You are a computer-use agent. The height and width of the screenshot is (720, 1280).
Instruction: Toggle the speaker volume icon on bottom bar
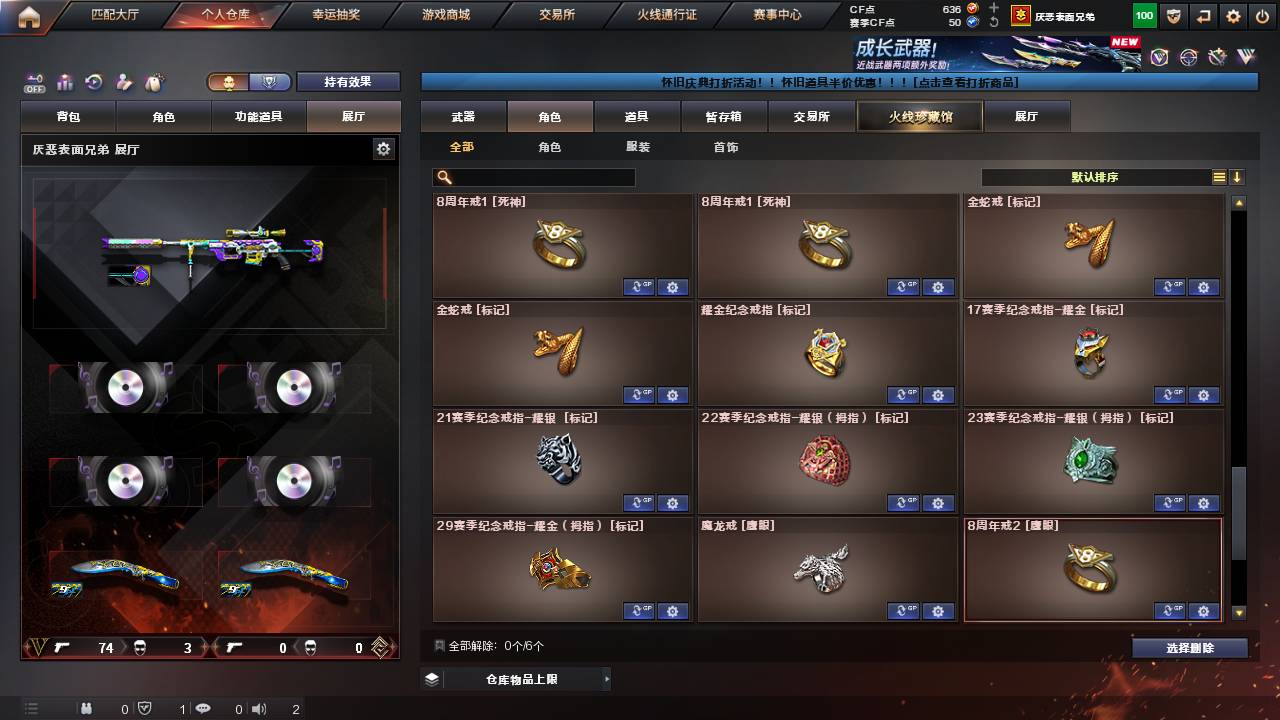260,710
